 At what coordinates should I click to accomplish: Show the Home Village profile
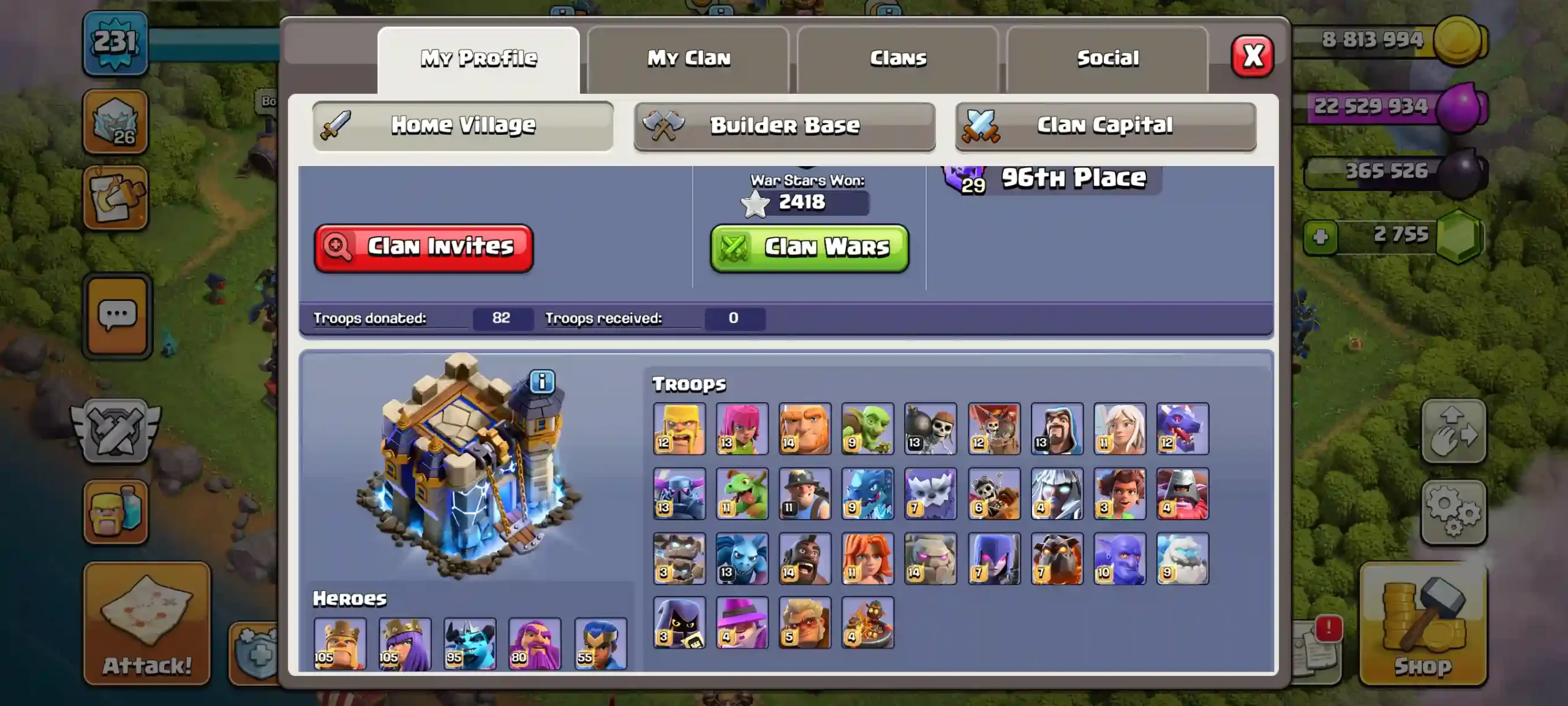463,126
